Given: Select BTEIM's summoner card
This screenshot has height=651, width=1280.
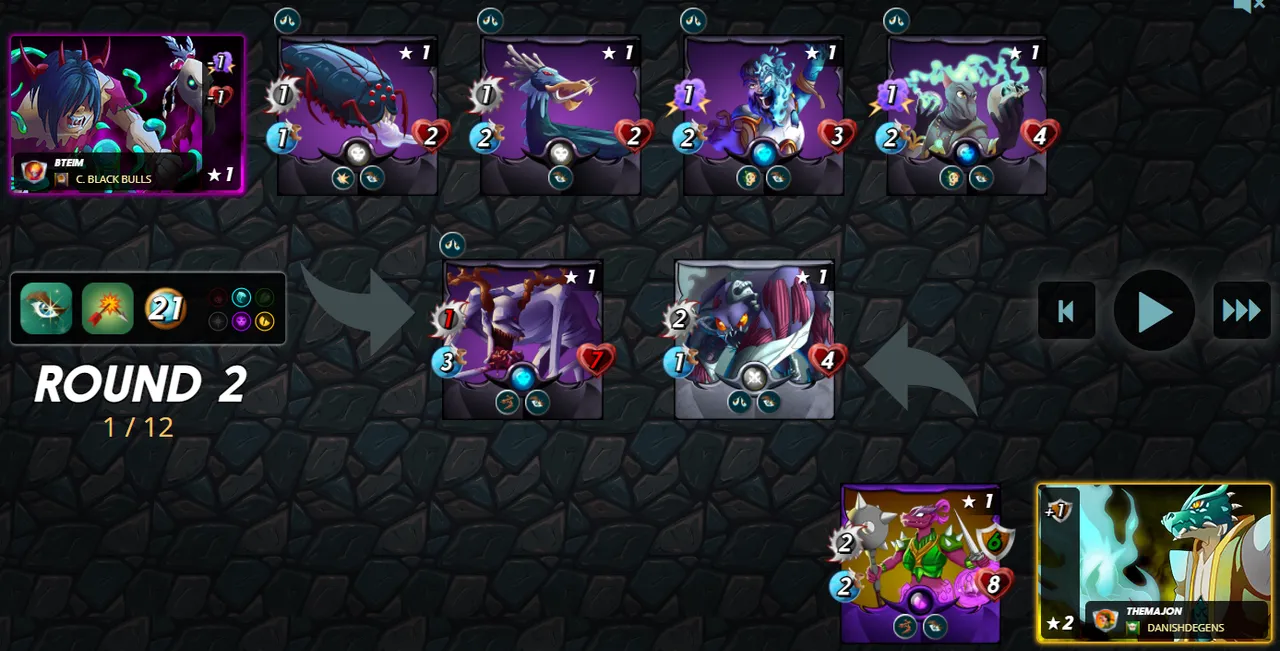Looking at the screenshot, I should coord(127,114).
